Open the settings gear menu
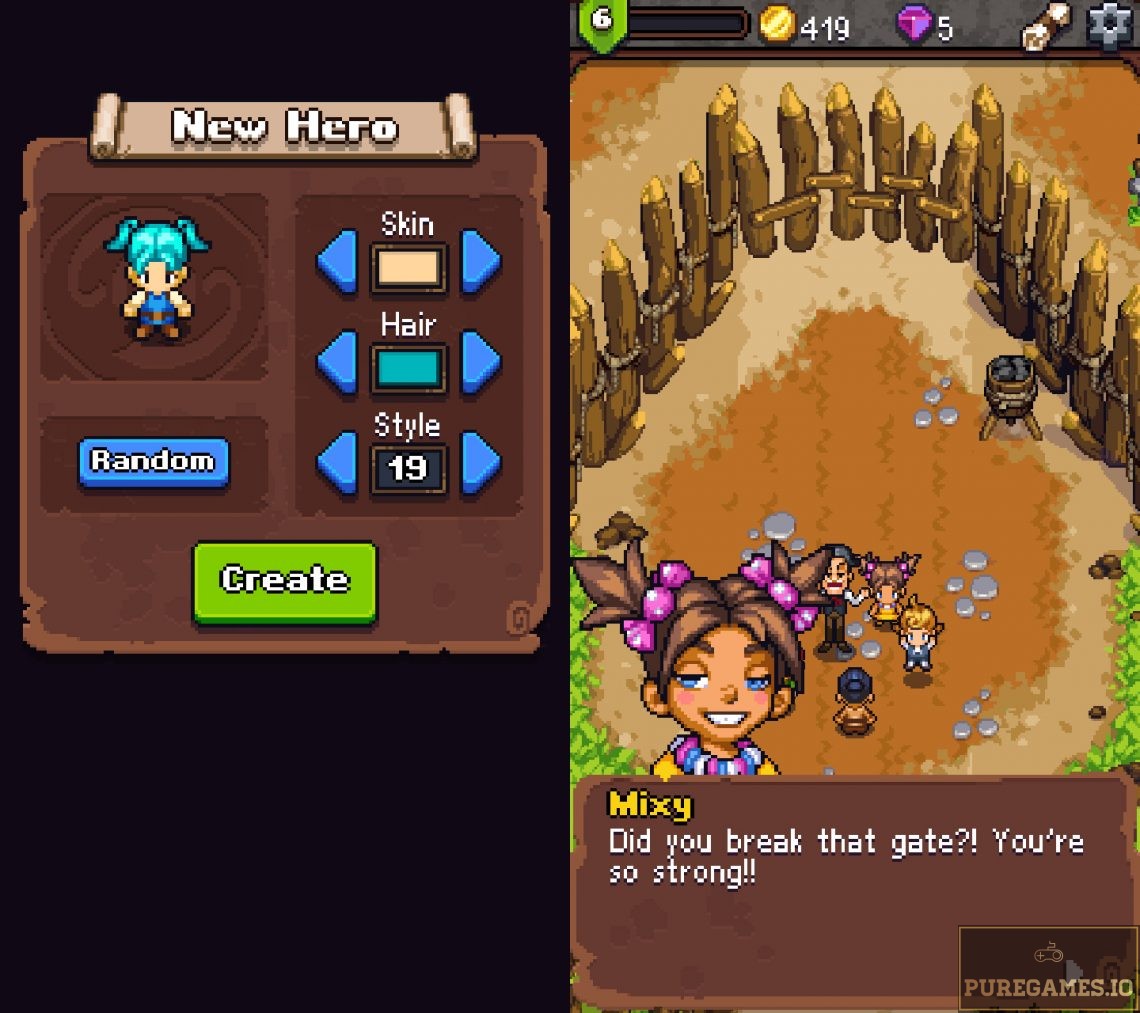 (x=1111, y=25)
